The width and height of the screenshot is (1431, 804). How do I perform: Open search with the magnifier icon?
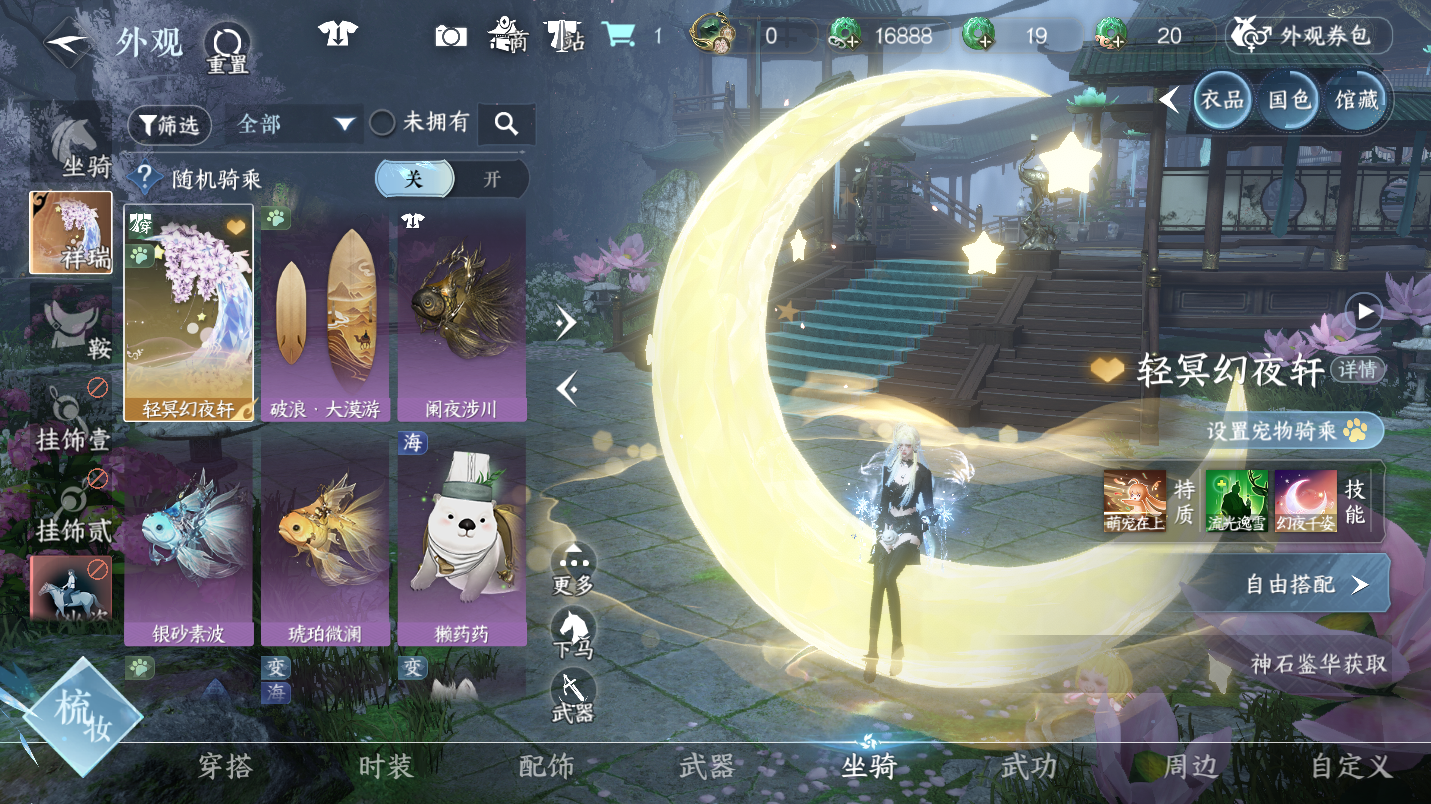pyautogui.click(x=506, y=124)
